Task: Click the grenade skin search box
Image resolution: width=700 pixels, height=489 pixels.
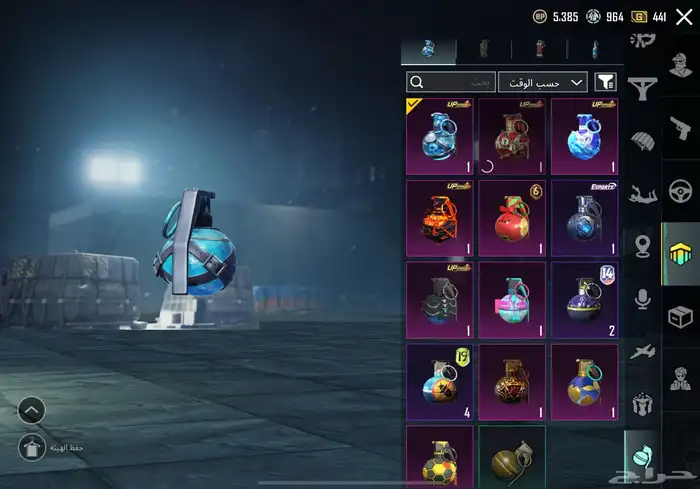Action: pyautogui.click(x=451, y=82)
